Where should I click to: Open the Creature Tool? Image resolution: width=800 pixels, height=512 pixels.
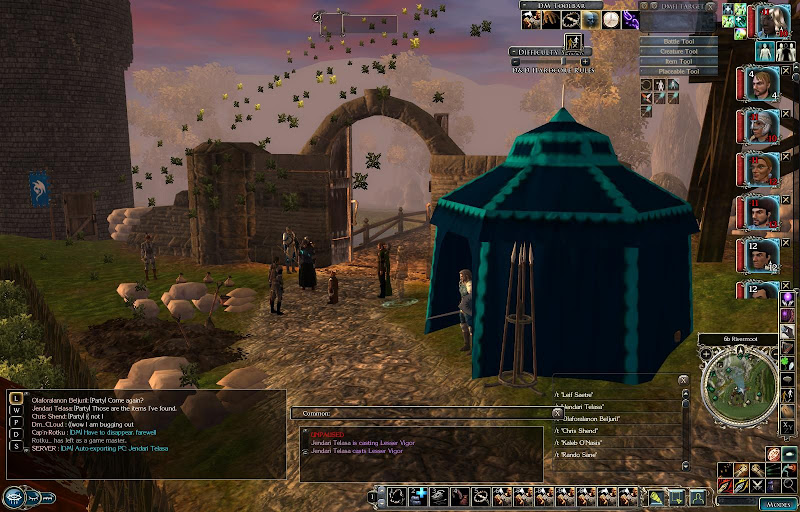(x=680, y=51)
